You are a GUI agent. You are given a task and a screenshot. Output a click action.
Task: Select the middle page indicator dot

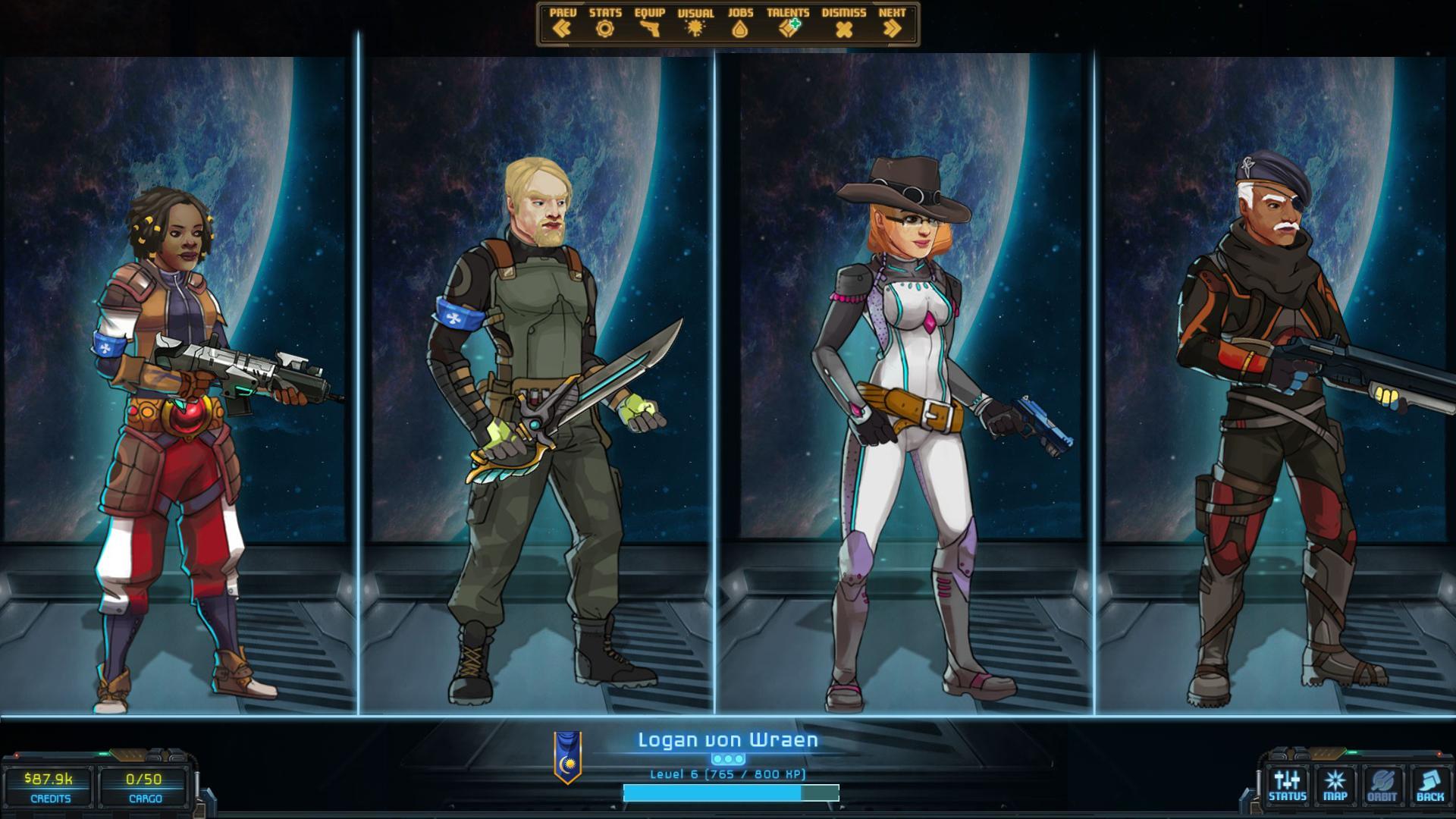coord(728,758)
